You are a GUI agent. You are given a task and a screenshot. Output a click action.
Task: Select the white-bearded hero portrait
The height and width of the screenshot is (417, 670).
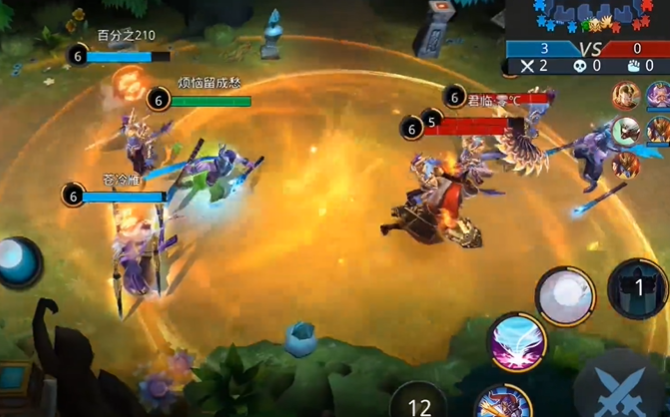coord(659,97)
